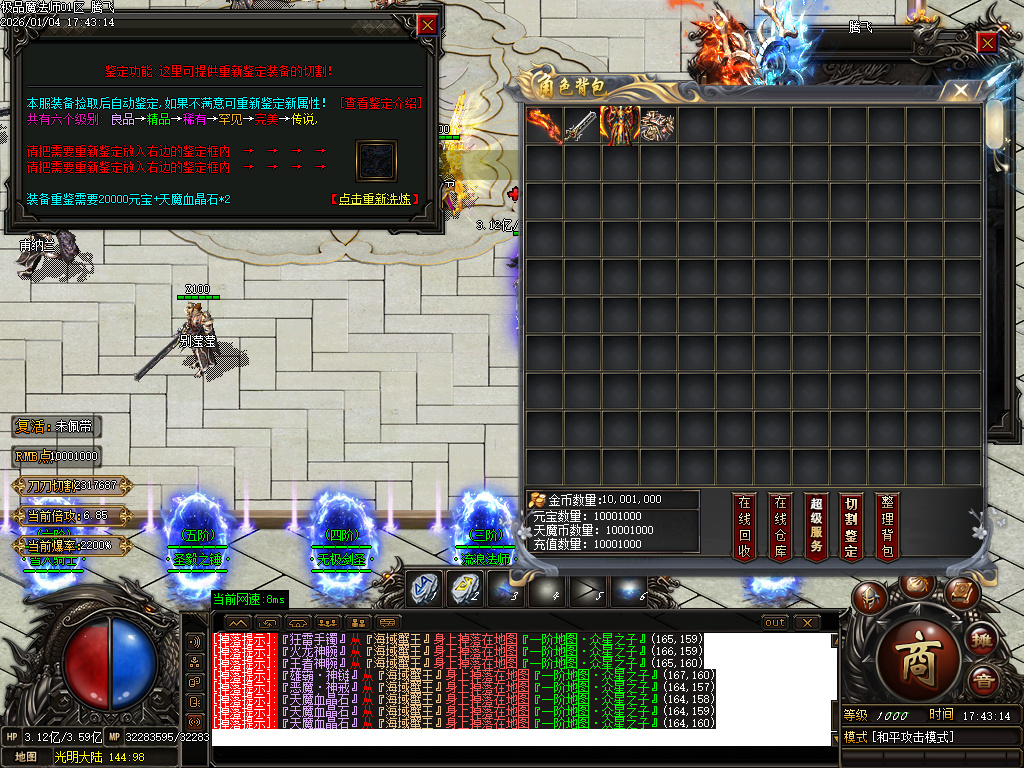Select the empty appraisal item frame

377,161
